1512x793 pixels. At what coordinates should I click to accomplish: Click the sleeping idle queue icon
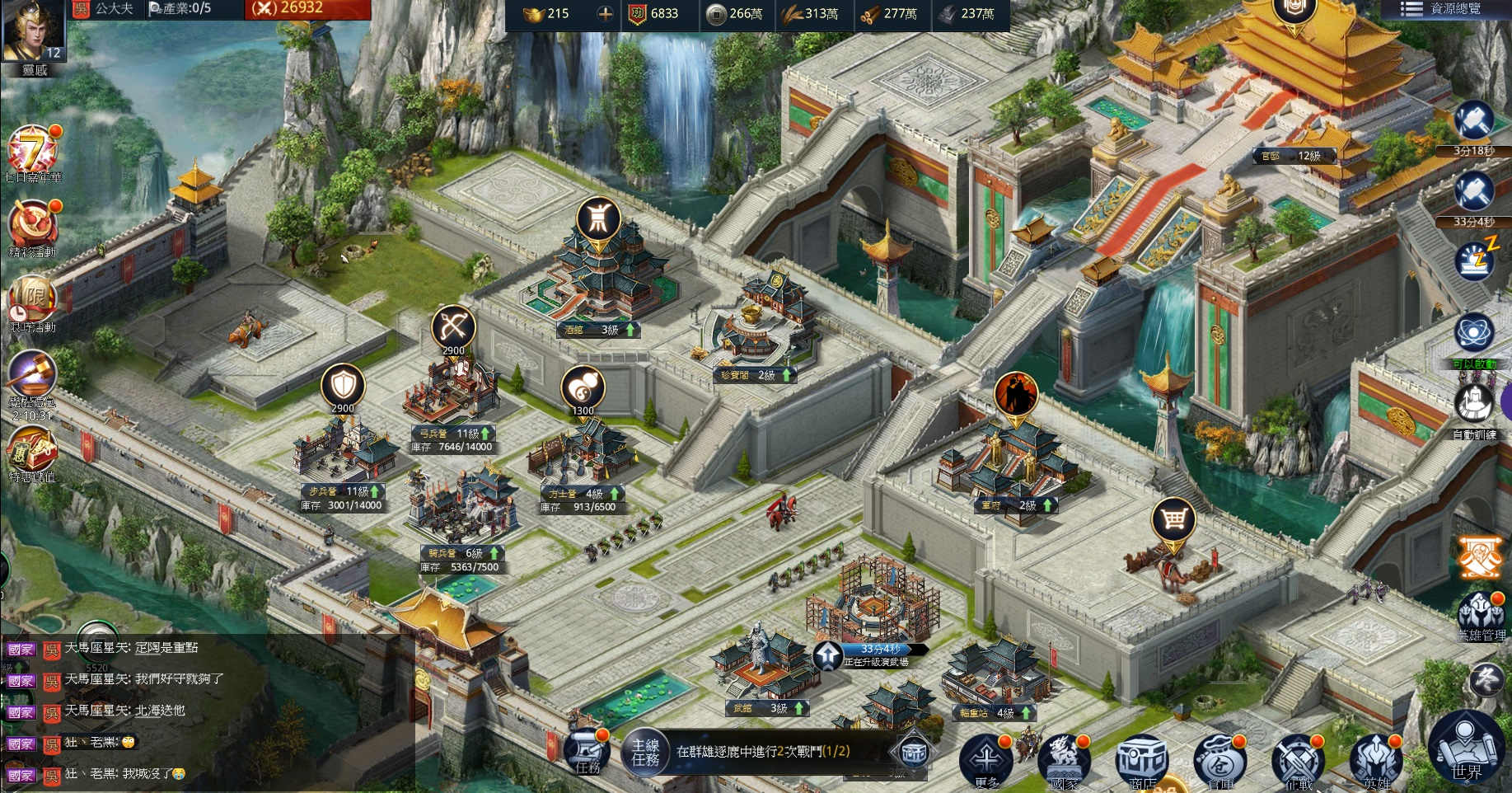[1475, 260]
